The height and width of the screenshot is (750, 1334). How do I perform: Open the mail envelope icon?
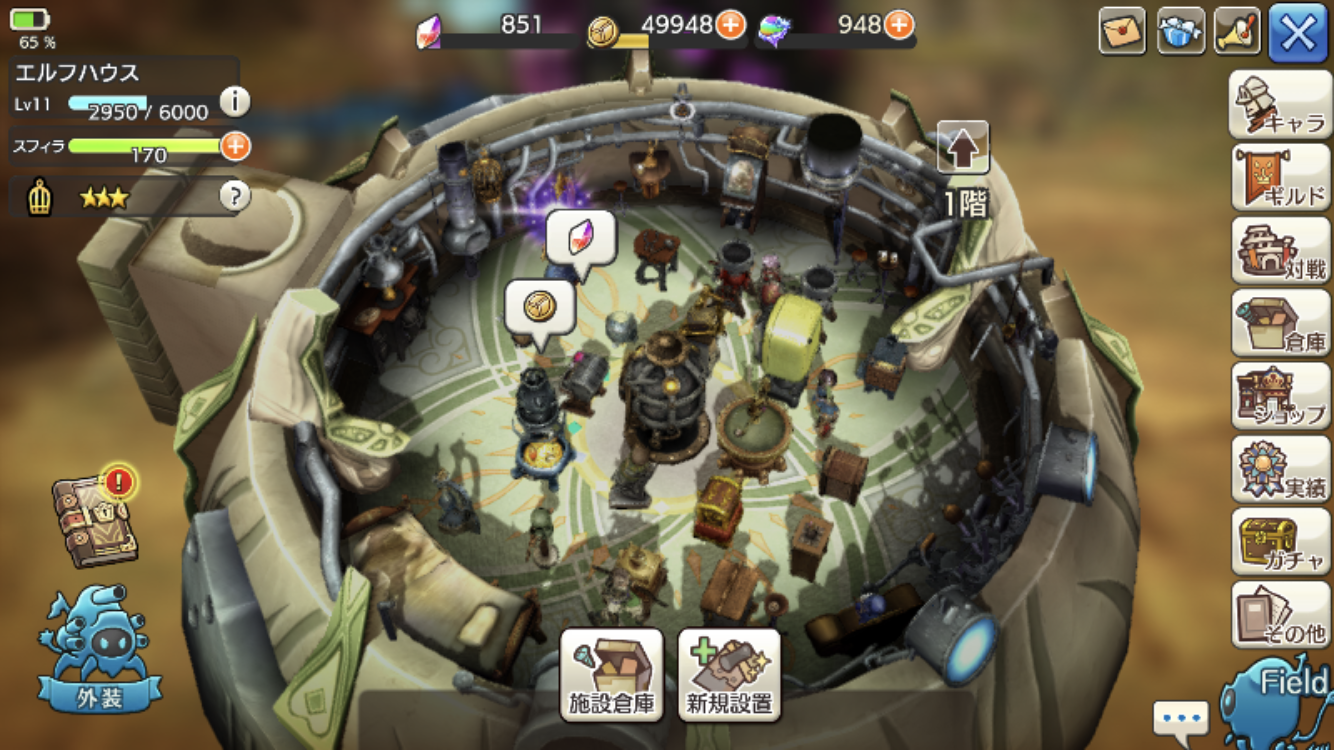pos(1122,31)
